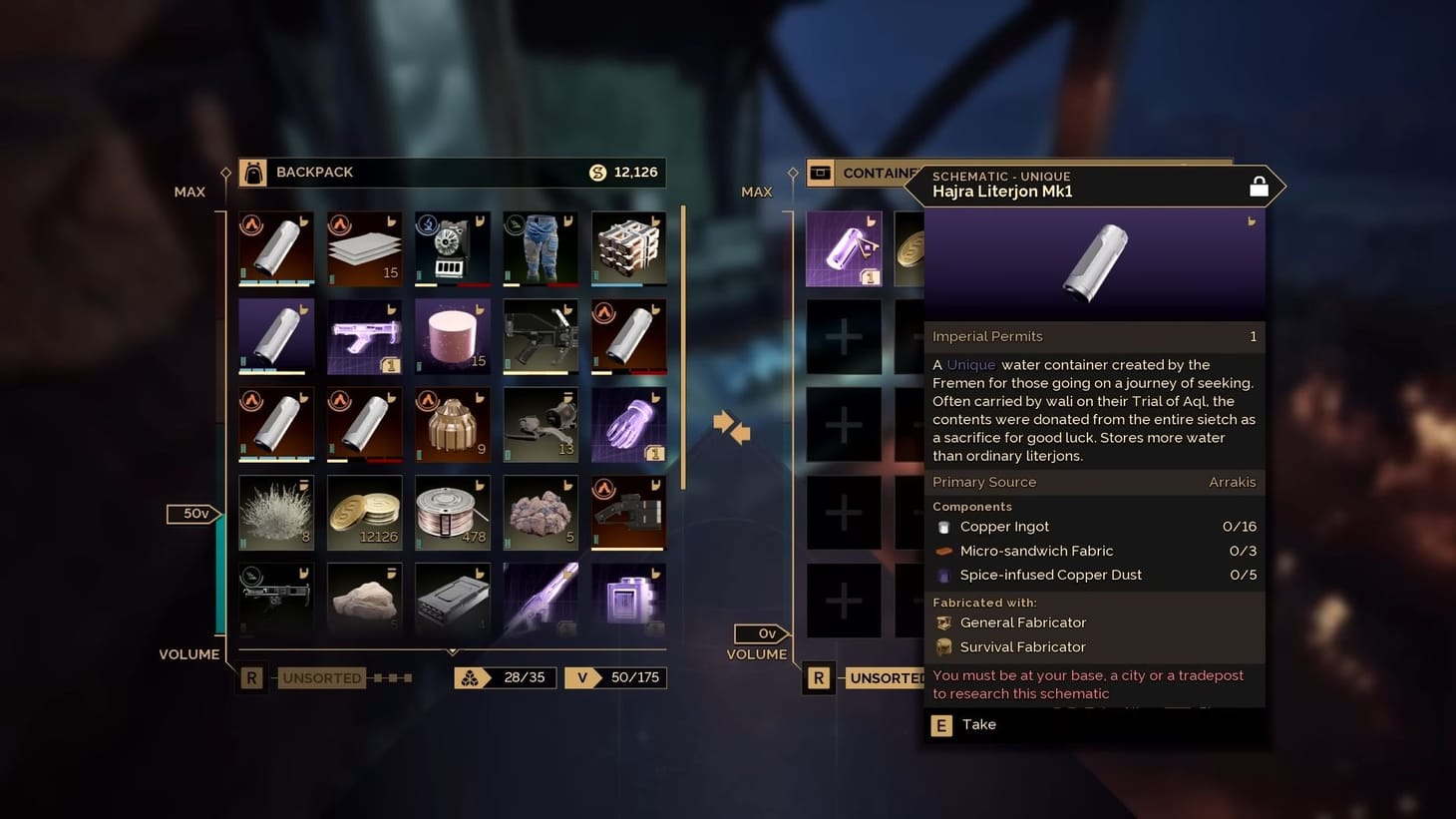The image size is (1456, 819).
Task: Switch to the BACKPACK panel tab
Action: click(x=314, y=172)
